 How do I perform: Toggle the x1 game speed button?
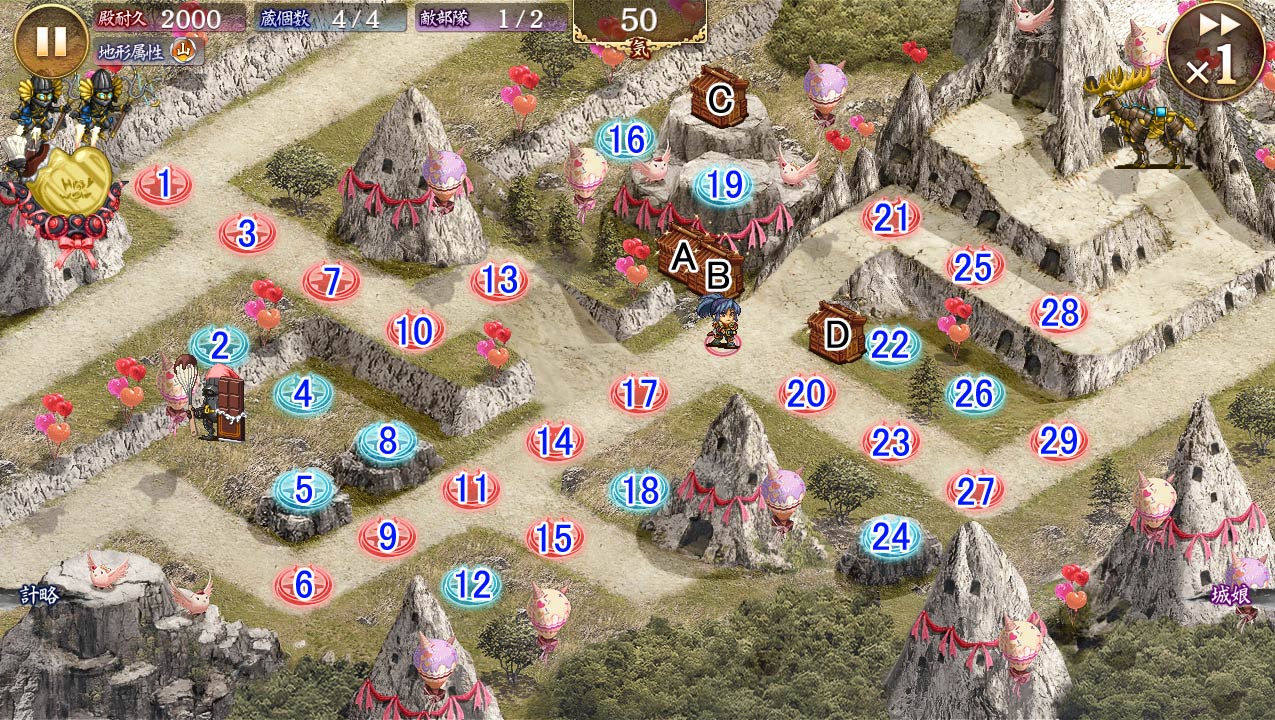tap(1214, 52)
